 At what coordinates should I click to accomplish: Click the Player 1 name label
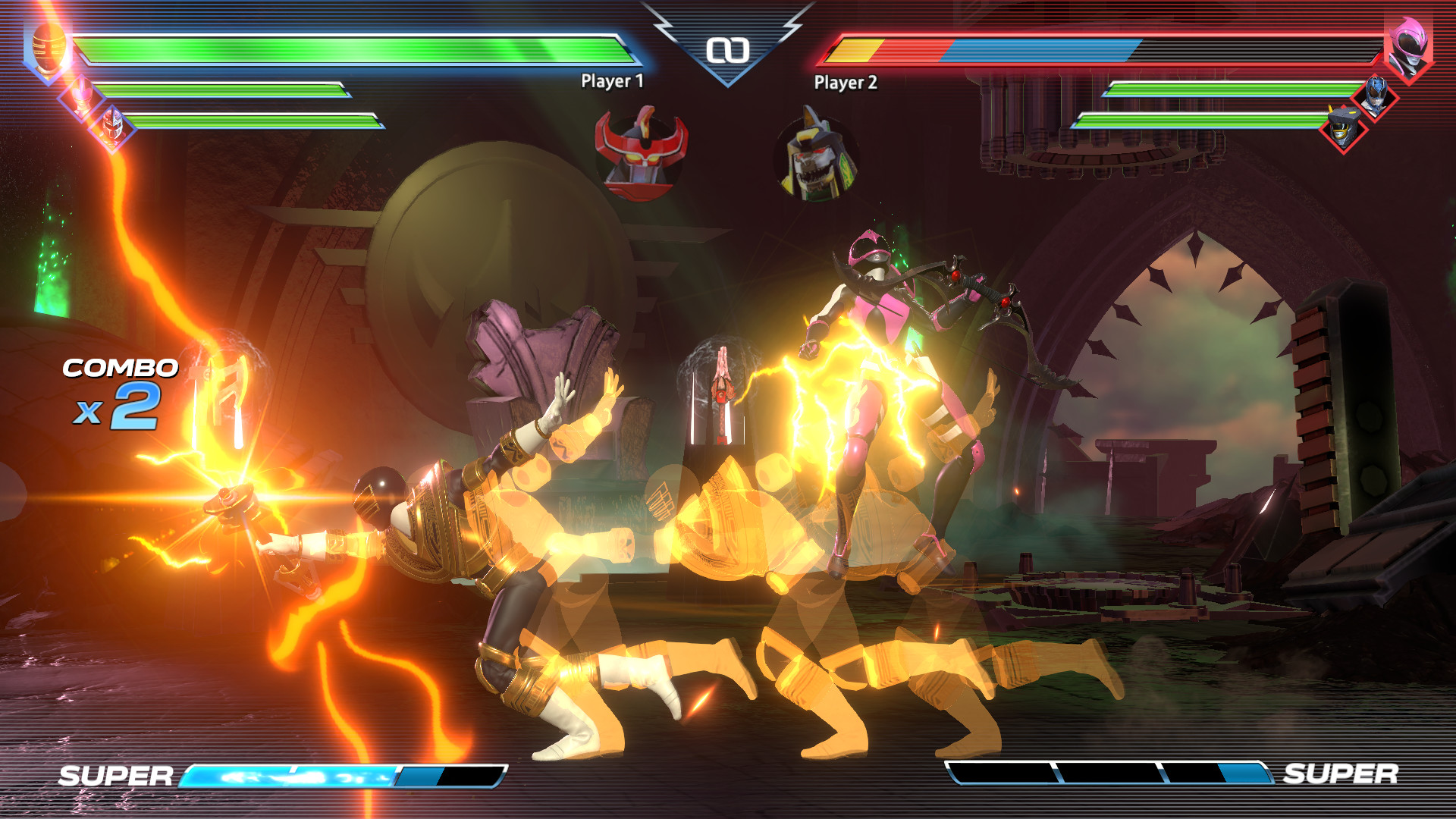[x=611, y=80]
